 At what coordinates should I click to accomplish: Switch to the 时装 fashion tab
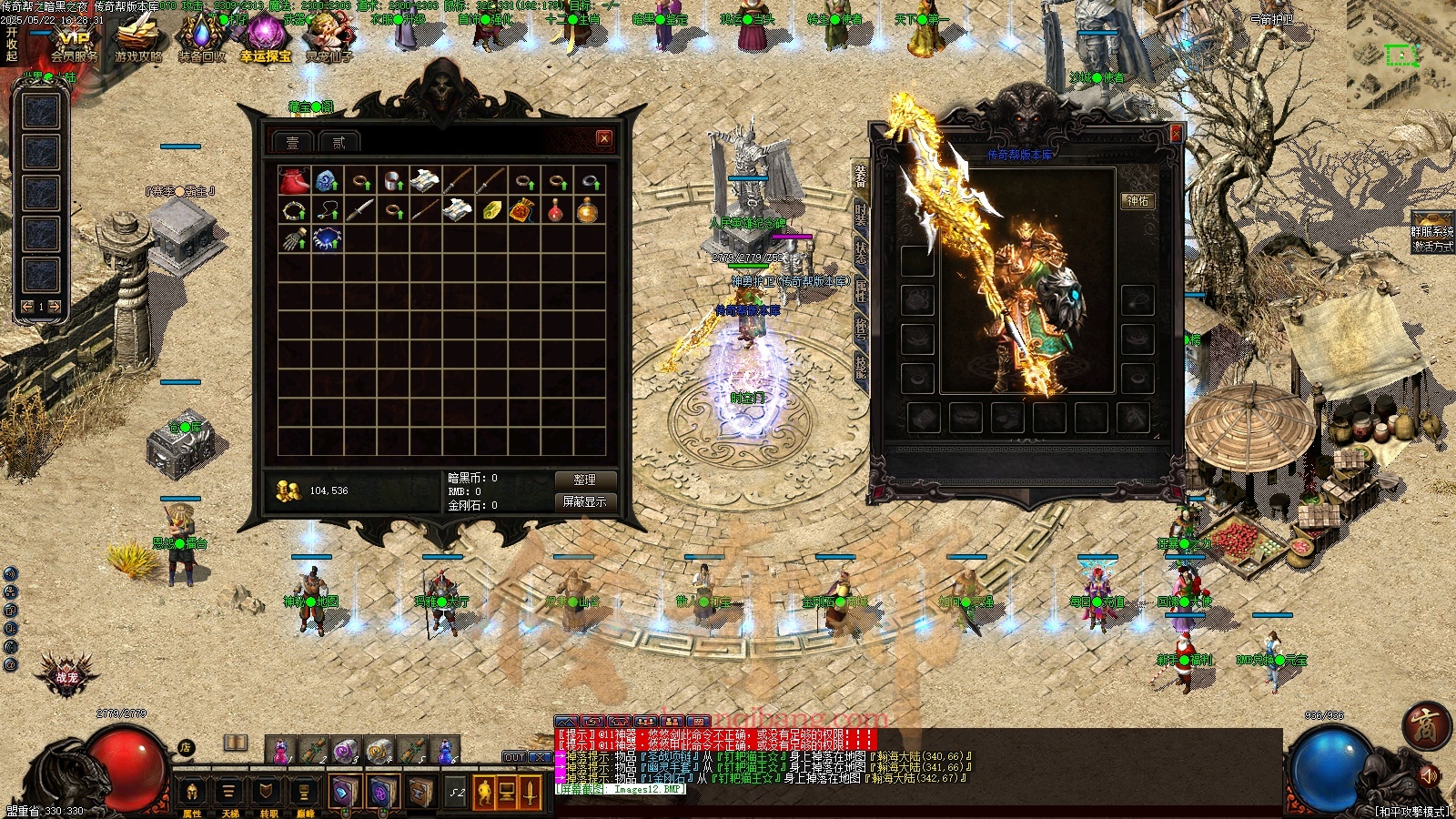pyautogui.click(x=861, y=214)
